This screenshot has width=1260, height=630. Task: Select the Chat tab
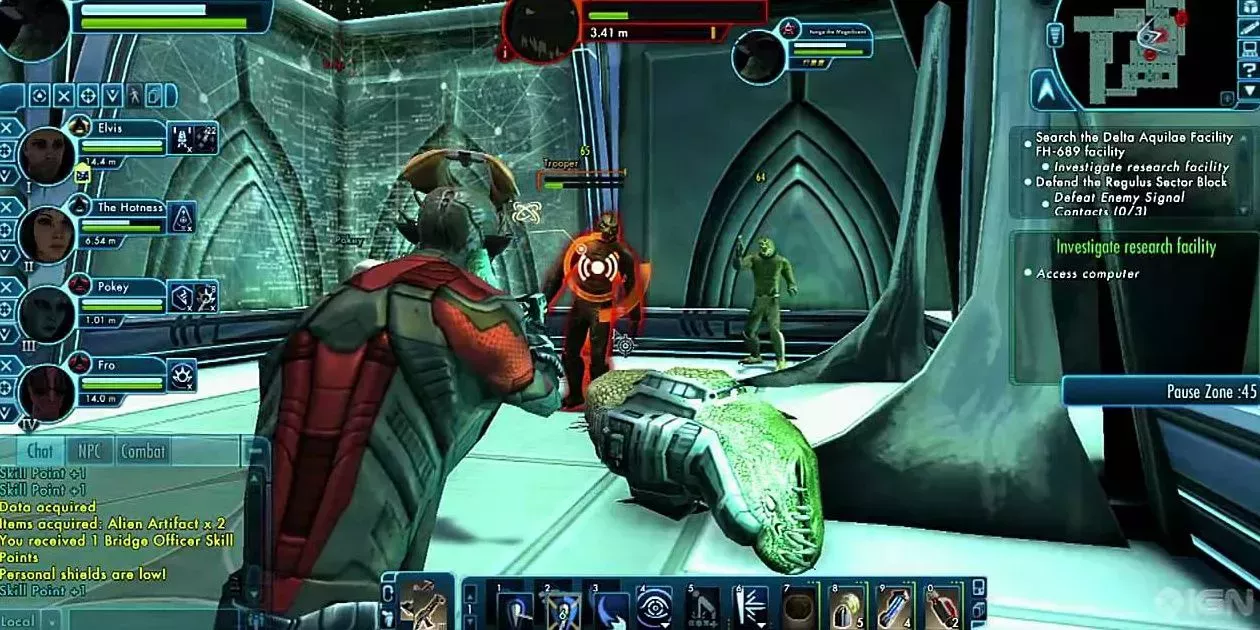pyautogui.click(x=41, y=451)
